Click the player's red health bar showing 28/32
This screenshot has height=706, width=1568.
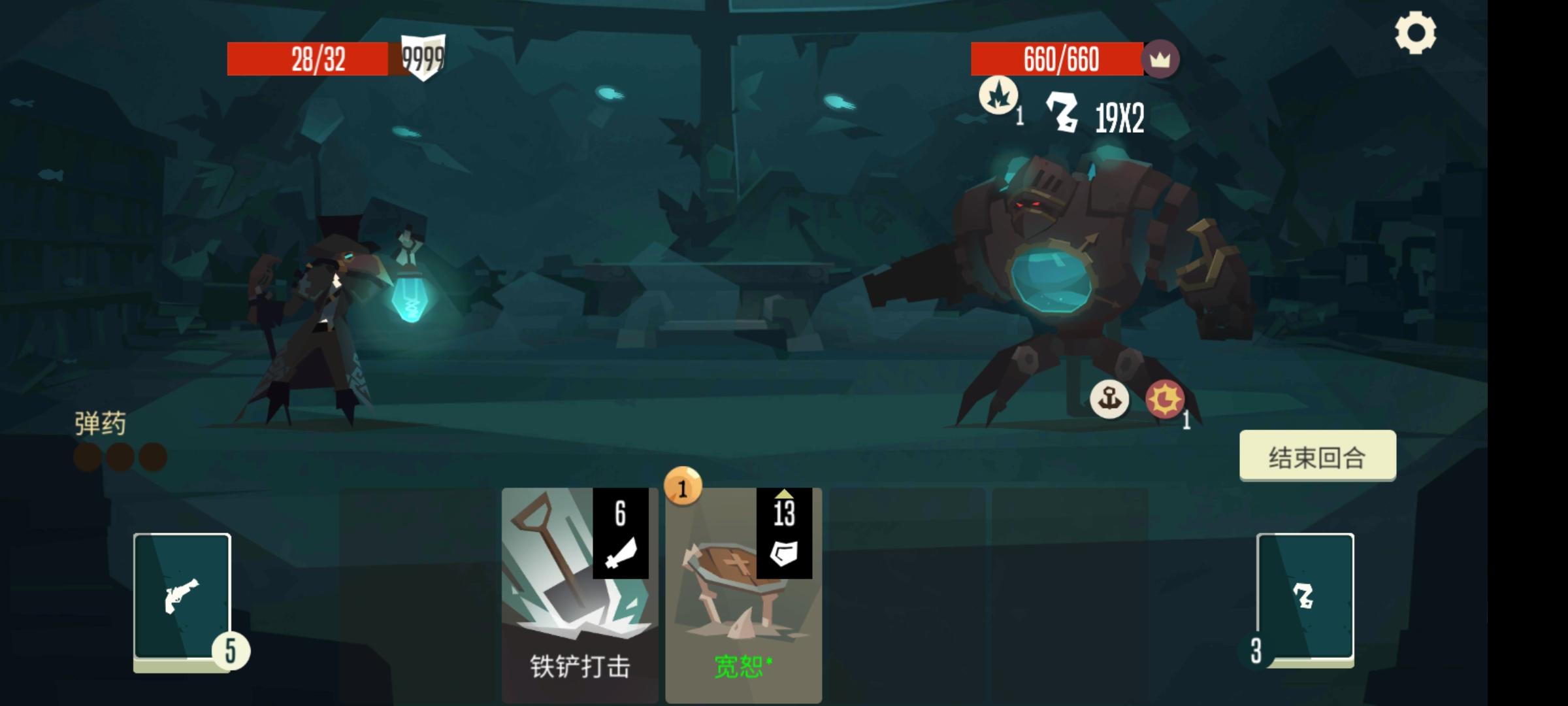307,59
